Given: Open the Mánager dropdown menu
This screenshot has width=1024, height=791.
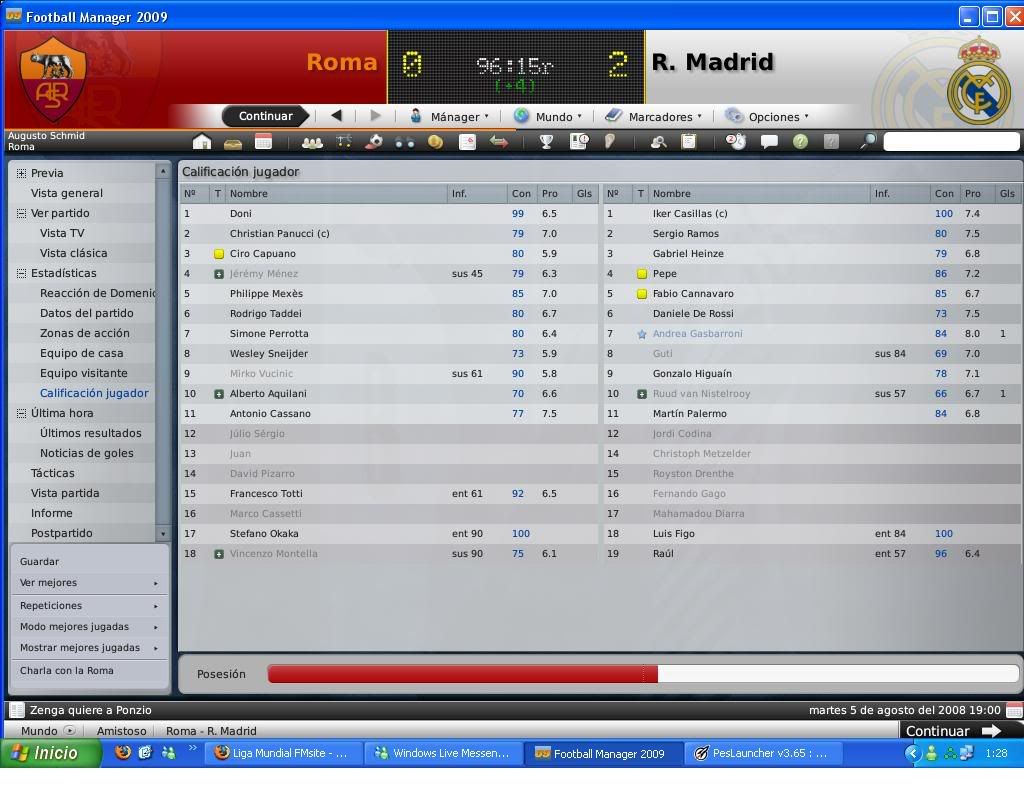Looking at the screenshot, I should tap(450, 116).
